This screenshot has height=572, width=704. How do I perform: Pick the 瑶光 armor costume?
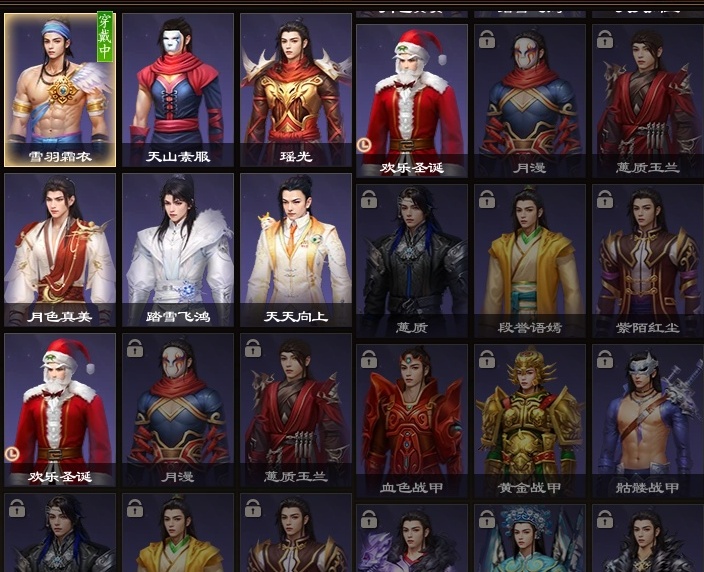tap(296, 89)
